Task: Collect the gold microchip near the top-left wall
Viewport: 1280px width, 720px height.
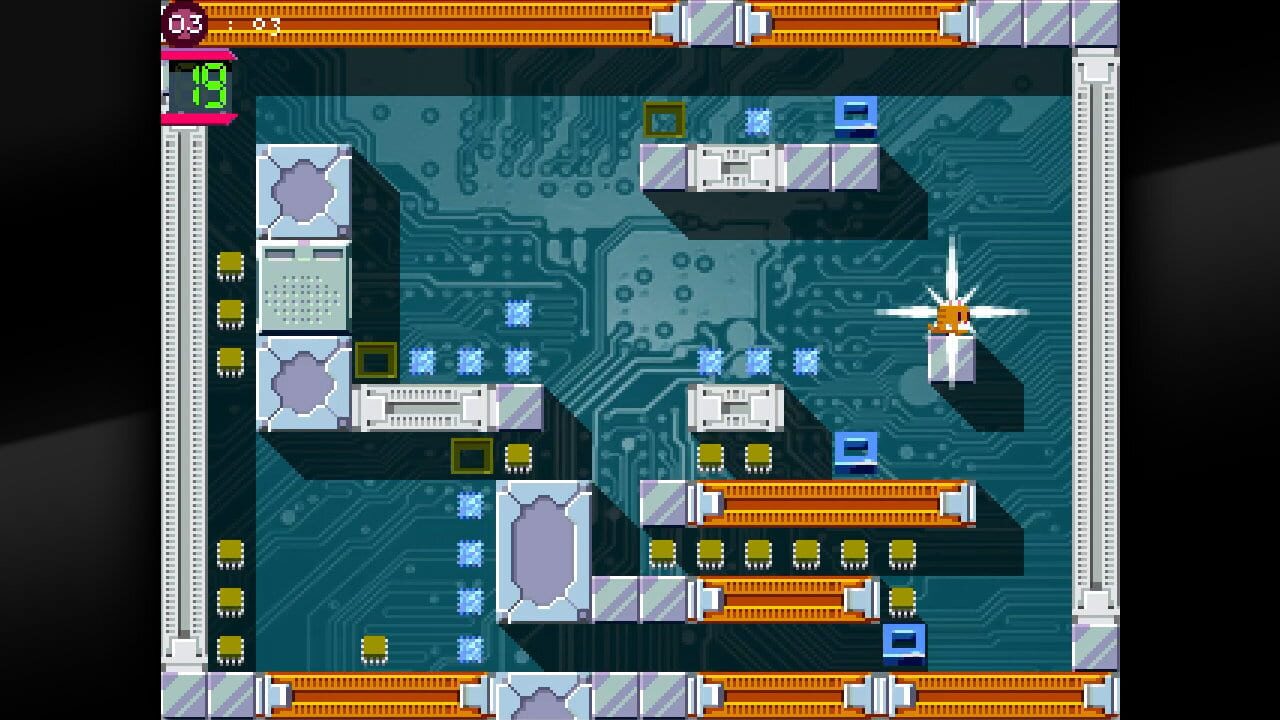Action: click(230, 265)
